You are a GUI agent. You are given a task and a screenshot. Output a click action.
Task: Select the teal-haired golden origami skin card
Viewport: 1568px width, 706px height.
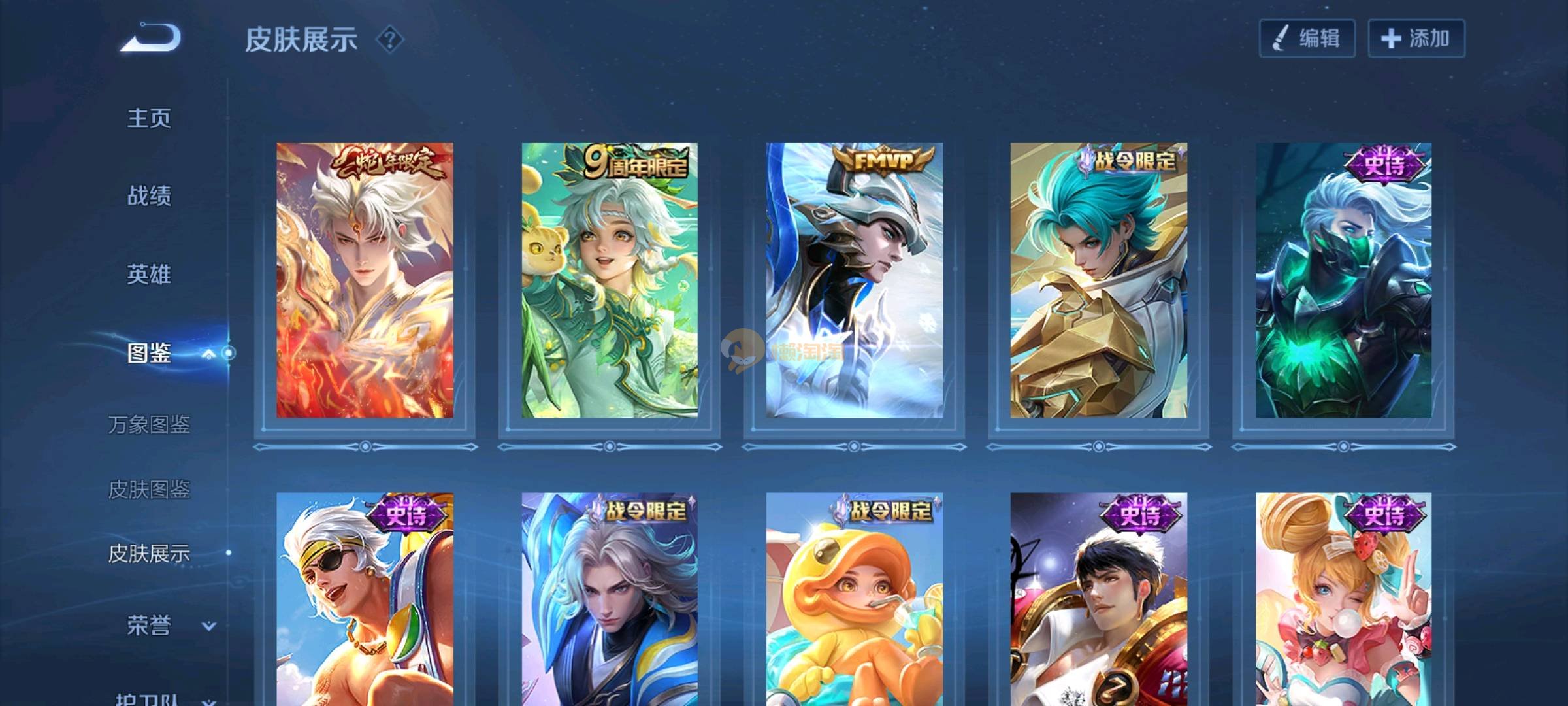[1098, 280]
